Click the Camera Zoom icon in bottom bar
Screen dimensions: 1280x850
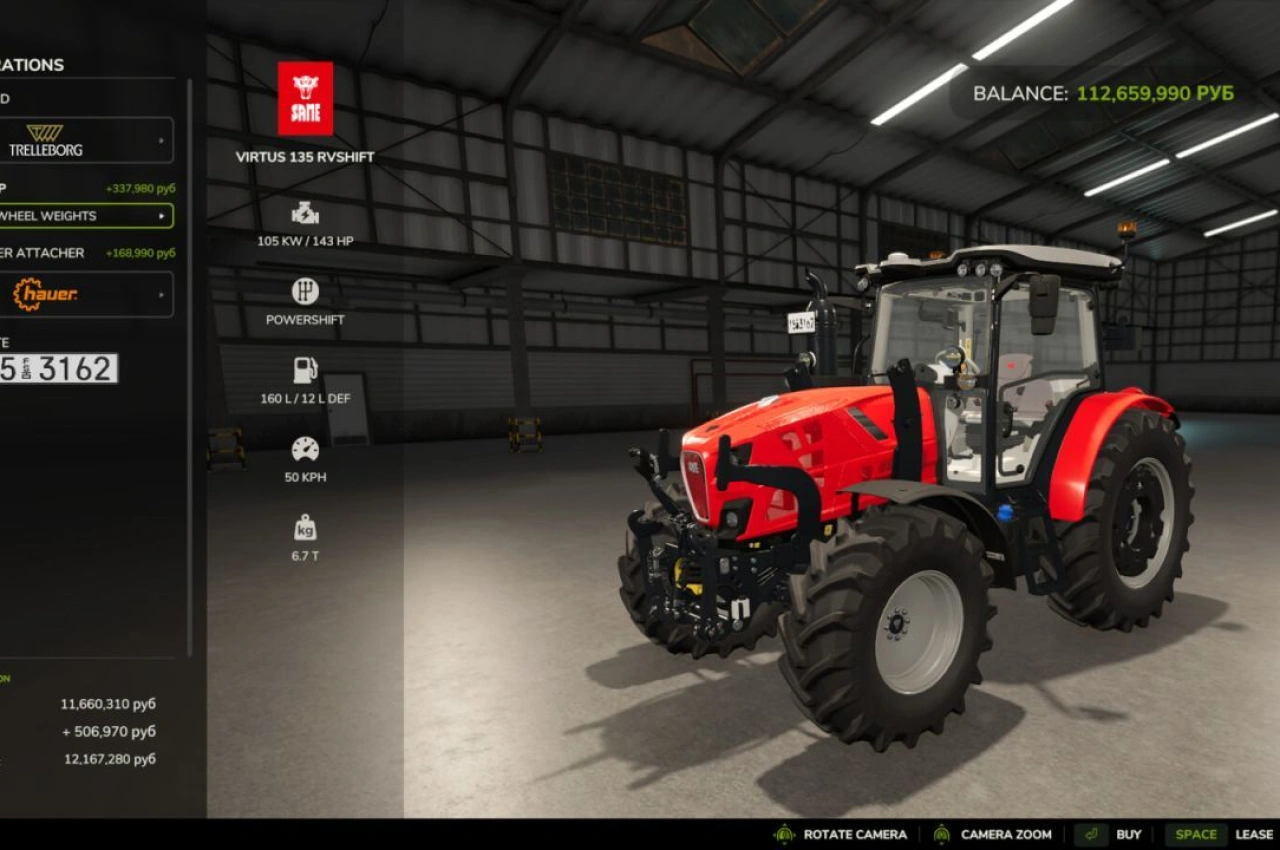(940, 833)
